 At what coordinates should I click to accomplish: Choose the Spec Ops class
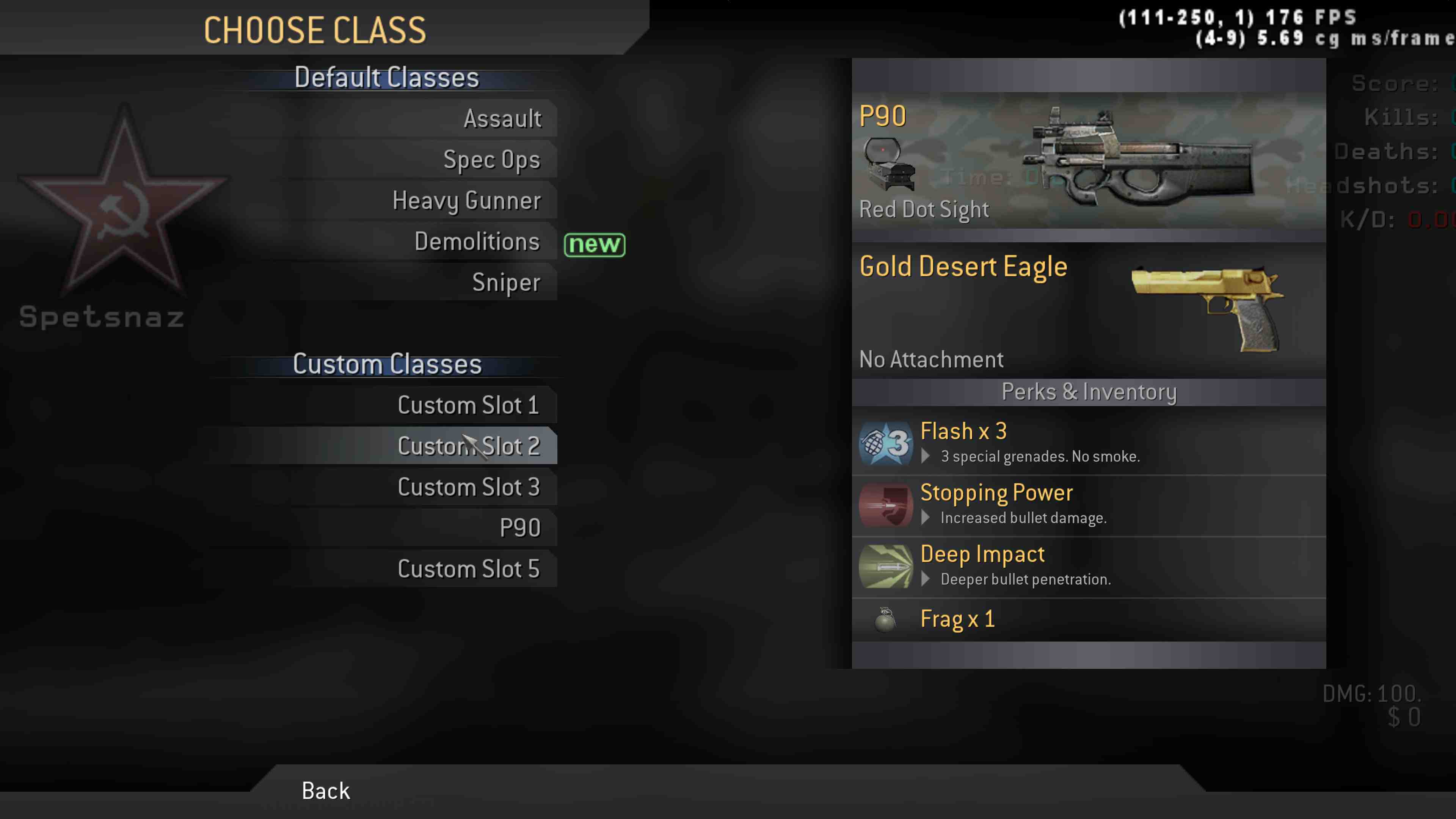click(492, 160)
